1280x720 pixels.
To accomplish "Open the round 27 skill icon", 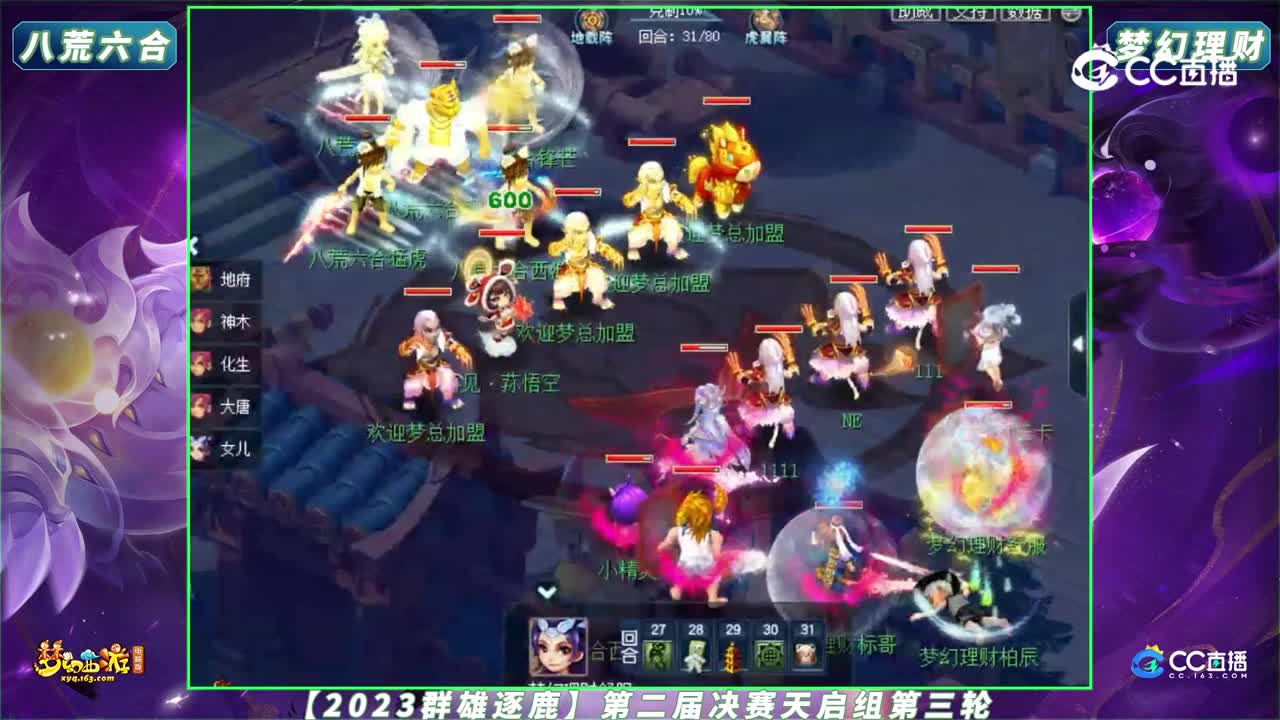I will (657, 655).
